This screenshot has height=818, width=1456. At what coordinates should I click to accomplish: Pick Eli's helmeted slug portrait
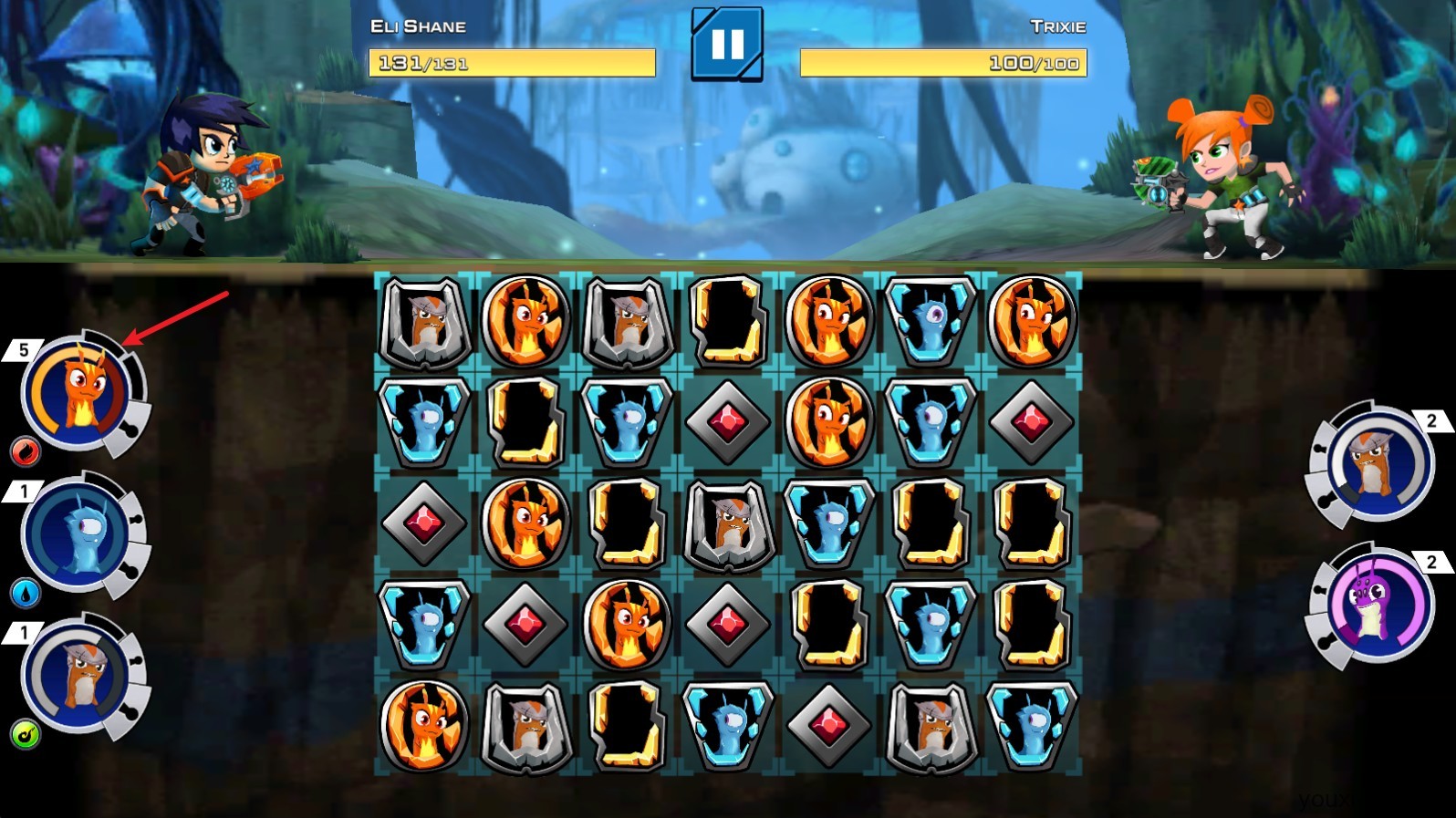(x=77, y=676)
